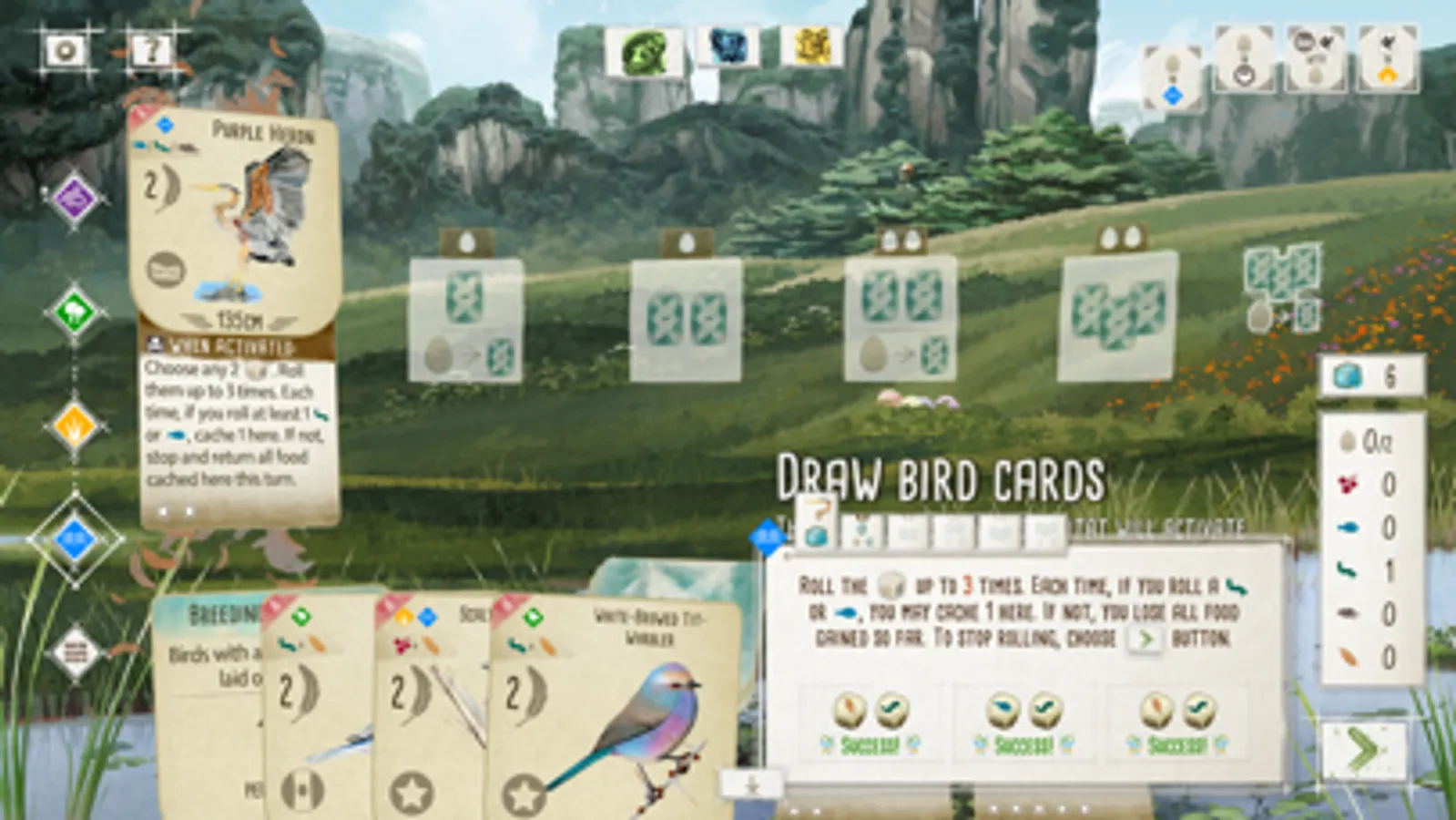Select the green forest habitat marker
The height and width of the screenshot is (820, 1456).
(x=72, y=310)
